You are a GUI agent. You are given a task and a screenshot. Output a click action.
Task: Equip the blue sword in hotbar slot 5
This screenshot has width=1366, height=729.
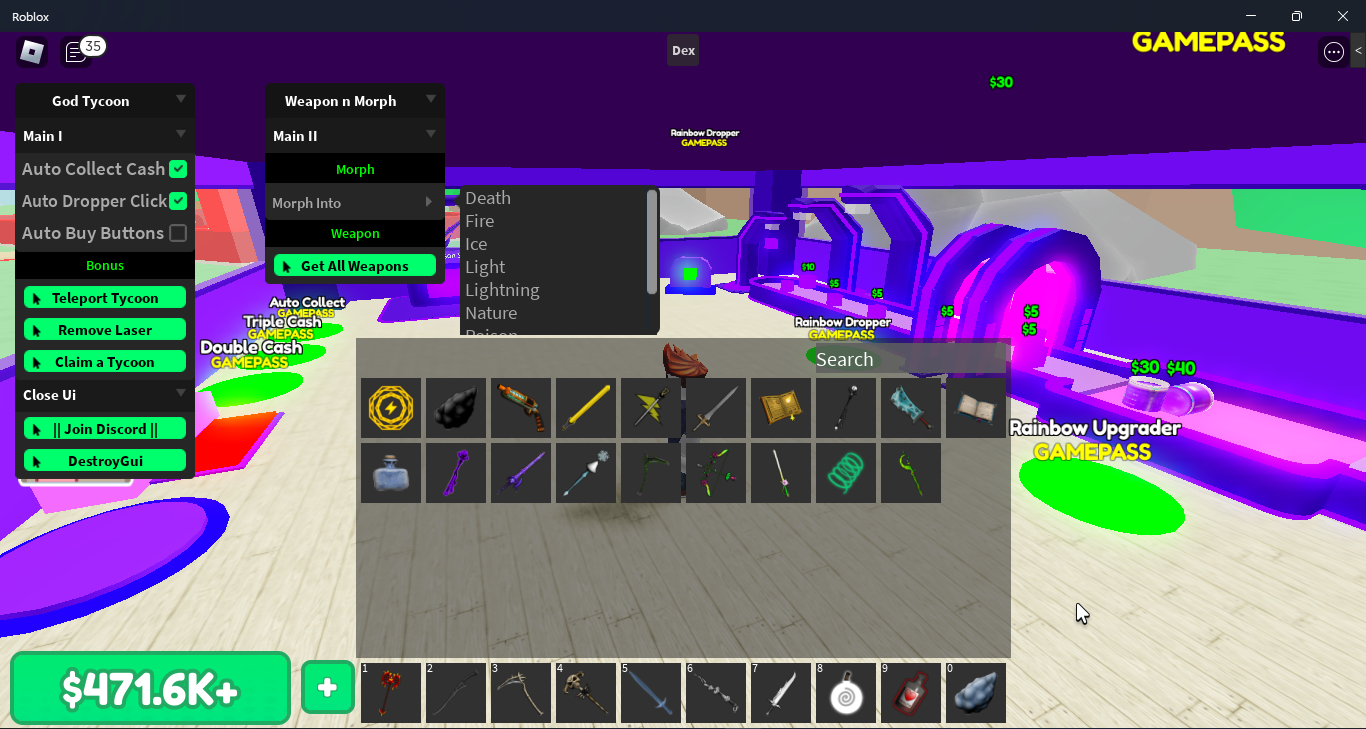[x=651, y=692]
